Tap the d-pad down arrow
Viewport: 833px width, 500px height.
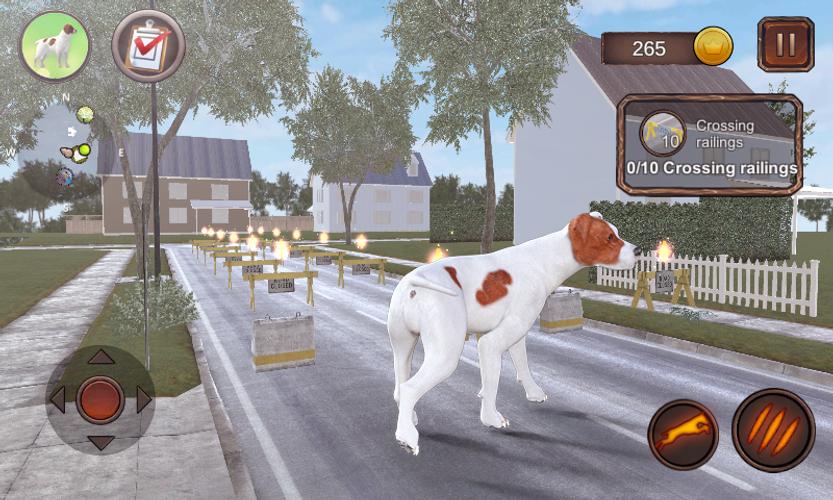[x=100, y=442]
